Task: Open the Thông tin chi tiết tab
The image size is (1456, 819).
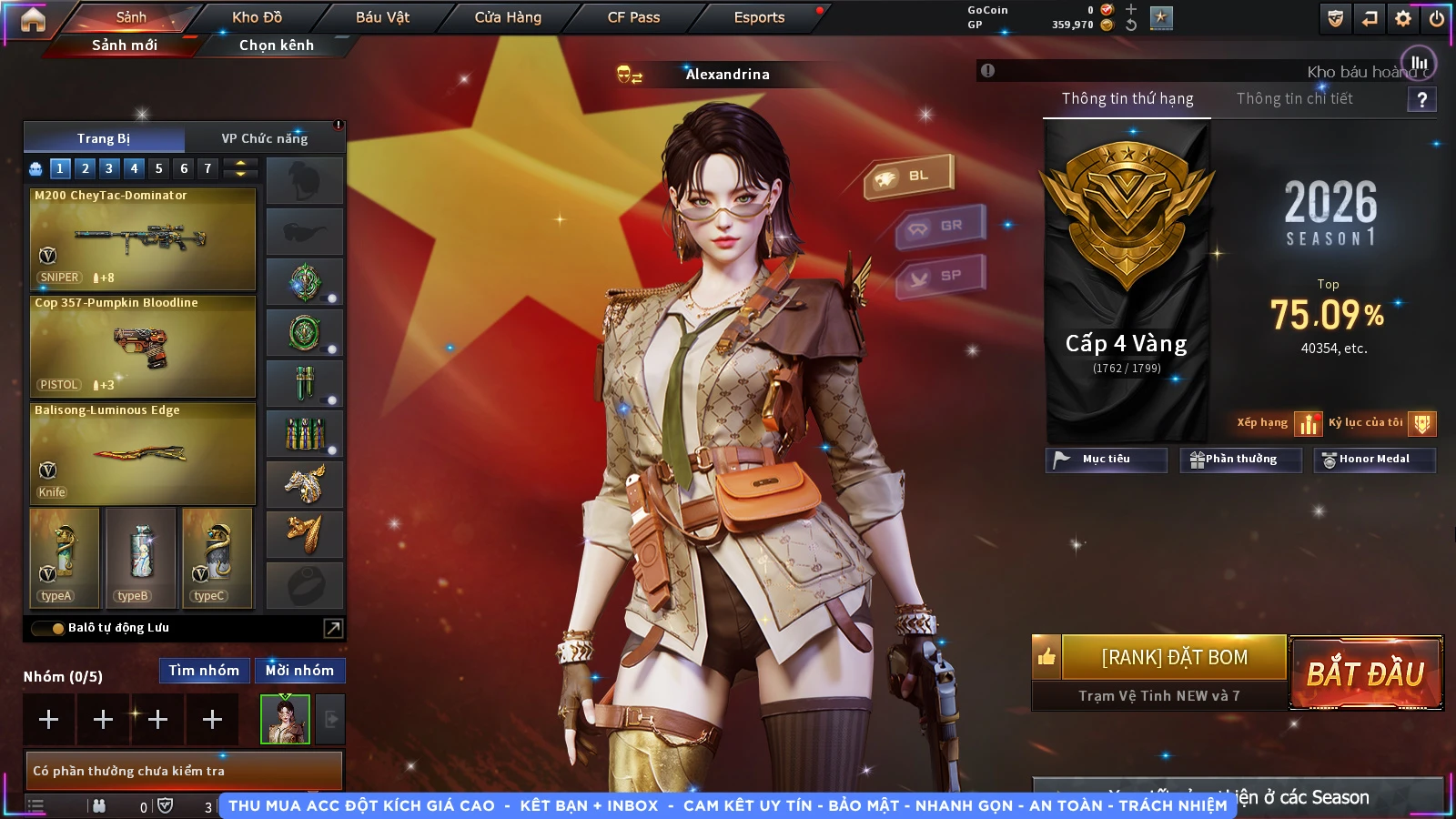Action: (1294, 98)
